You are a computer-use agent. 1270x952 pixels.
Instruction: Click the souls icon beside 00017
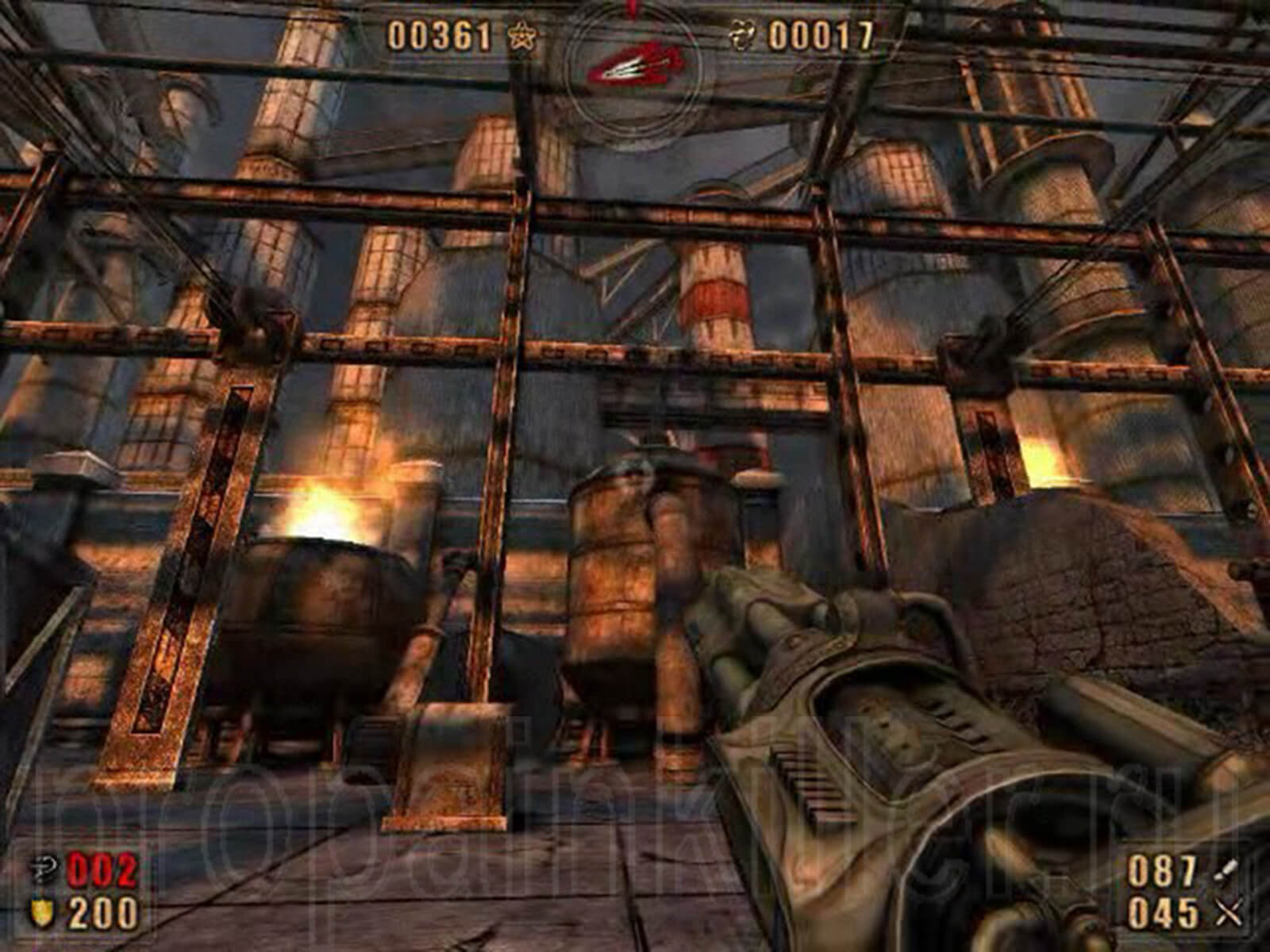745,36
